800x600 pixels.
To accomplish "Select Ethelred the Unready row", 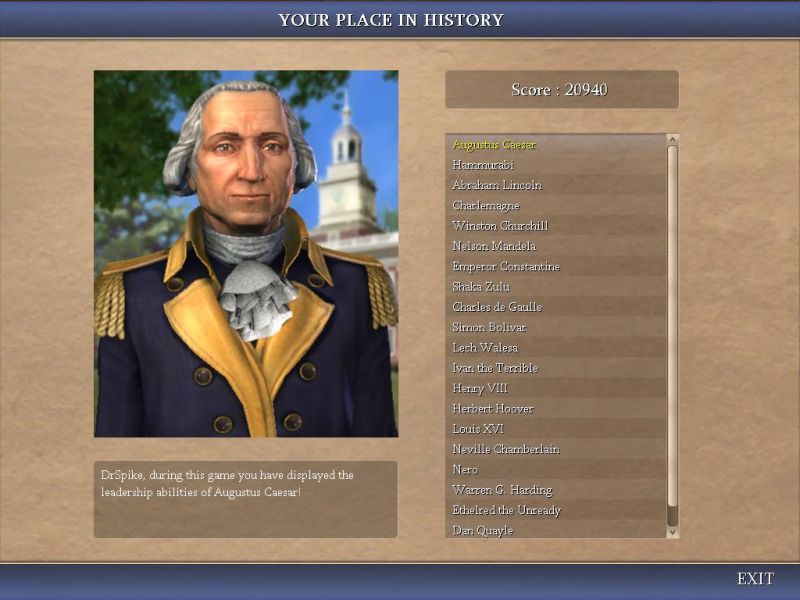I will coord(507,510).
